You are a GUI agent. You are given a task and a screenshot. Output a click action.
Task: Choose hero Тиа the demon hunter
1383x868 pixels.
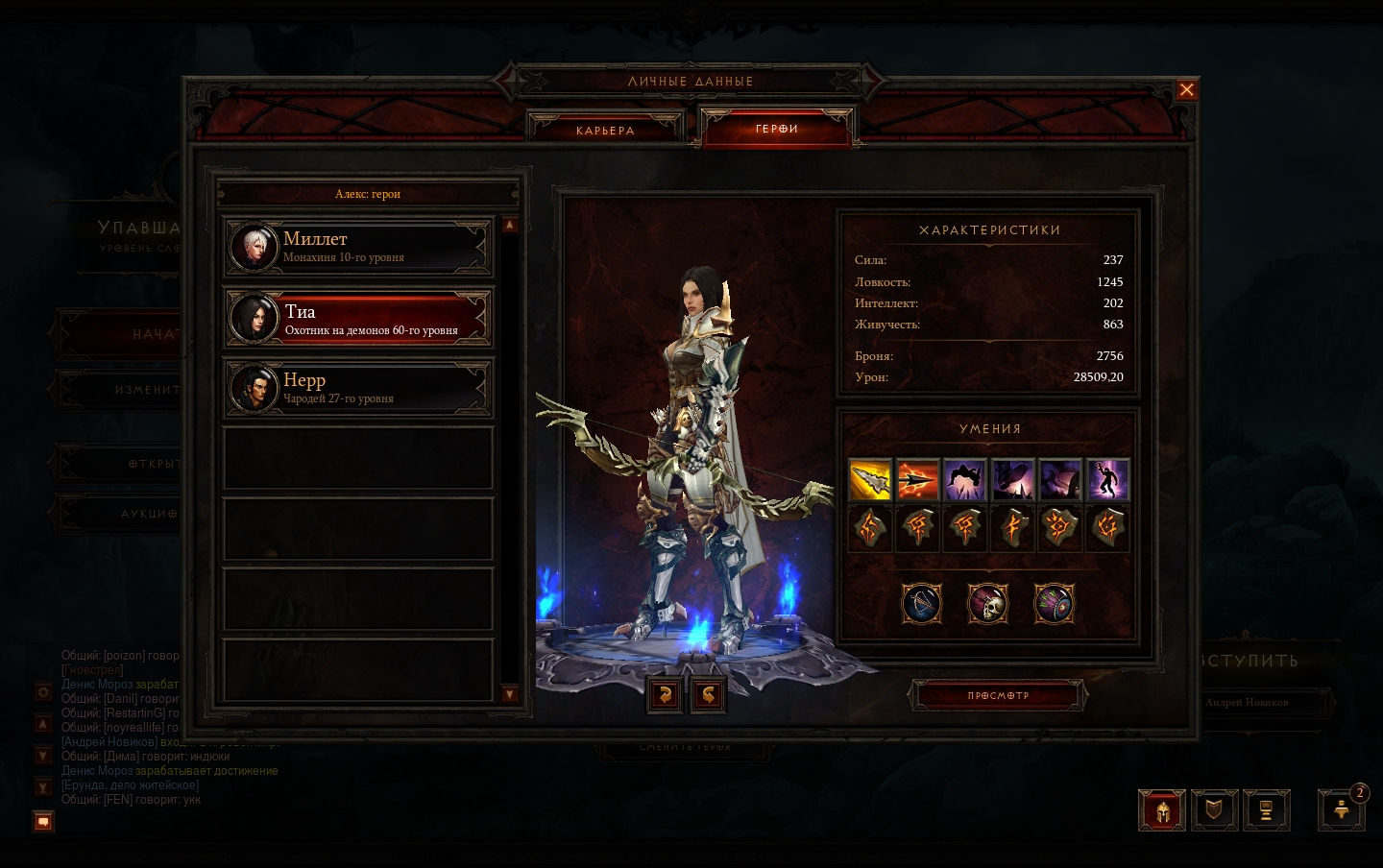357,319
